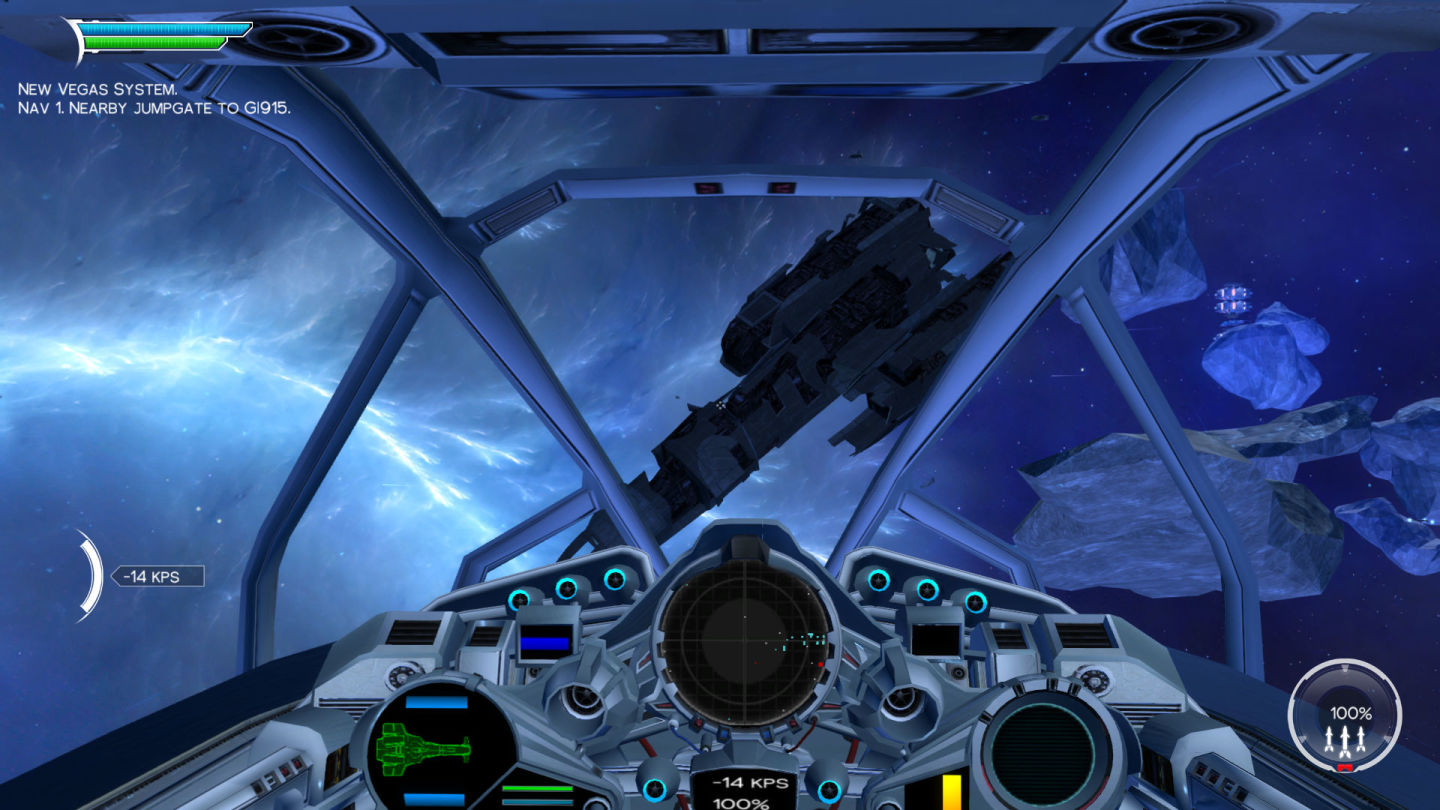Click the black display above the blue bar screen
Screen dimensions: 1440x810
pyautogui.click(x=543, y=628)
